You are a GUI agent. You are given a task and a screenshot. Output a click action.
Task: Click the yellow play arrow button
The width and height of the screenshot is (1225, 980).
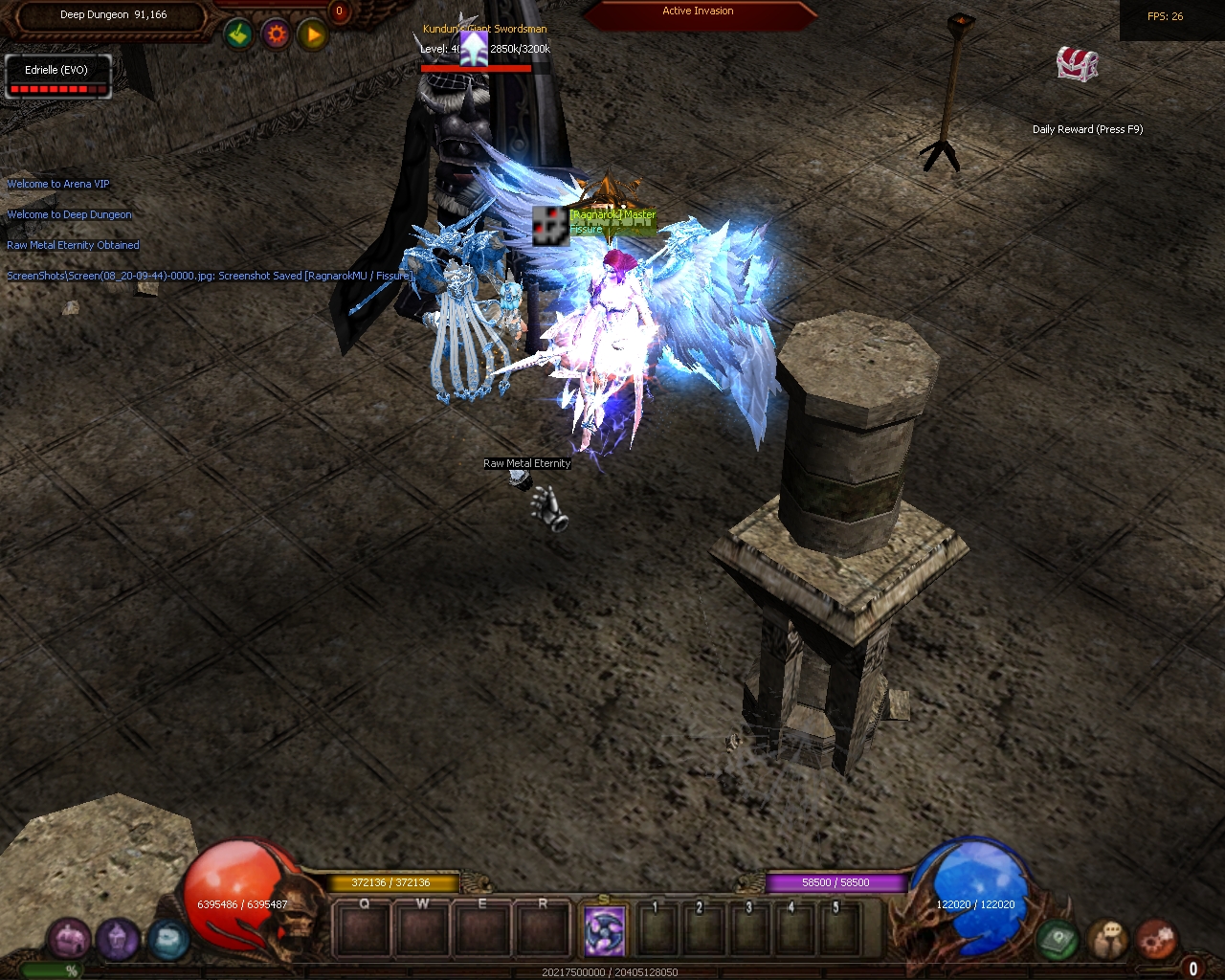coord(313,36)
